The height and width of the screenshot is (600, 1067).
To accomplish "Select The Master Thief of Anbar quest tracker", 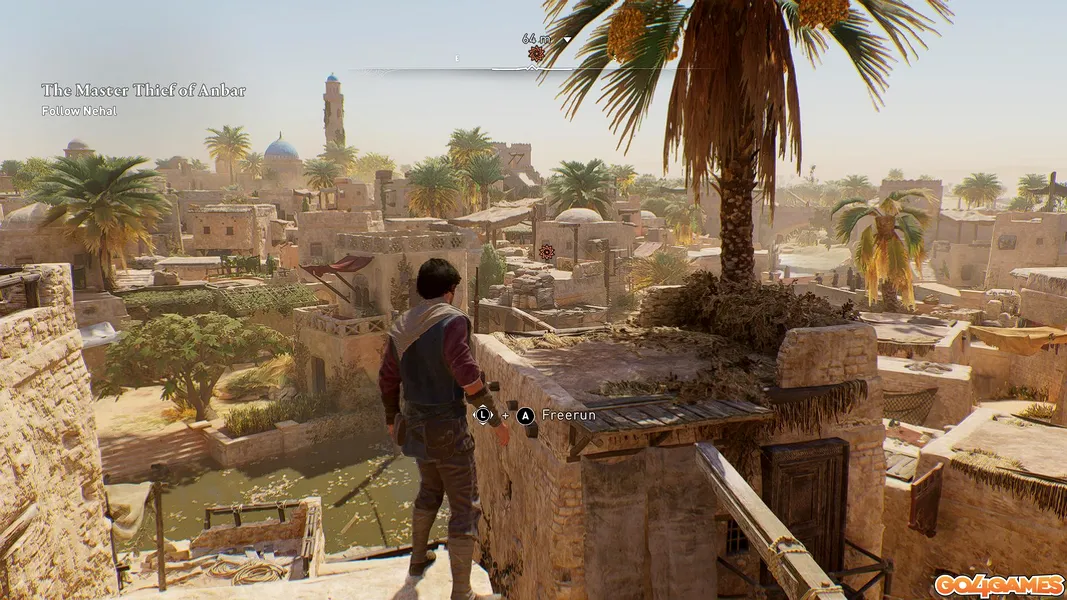I will click(143, 91).
